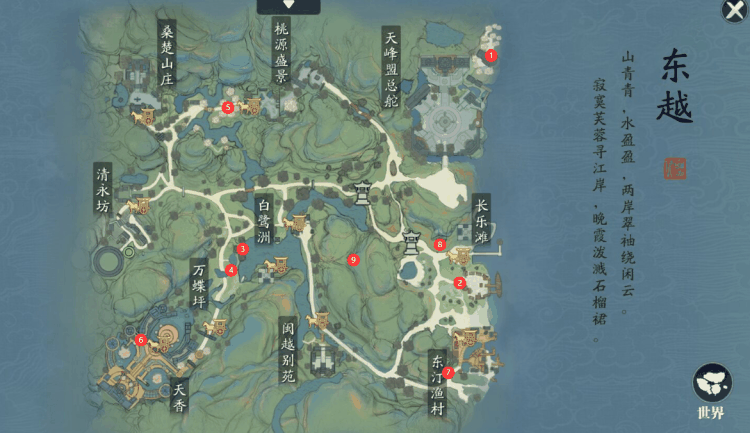
Task: Select the 闽越别苑 location label
Action: [x=288, y=350]
